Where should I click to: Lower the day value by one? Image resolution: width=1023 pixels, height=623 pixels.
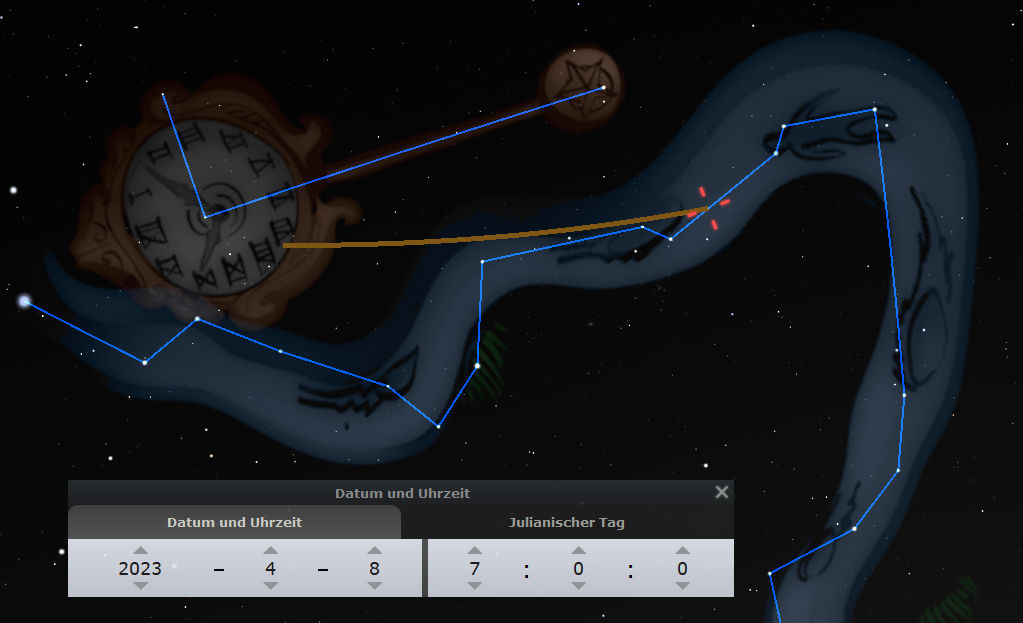[374, 586]
